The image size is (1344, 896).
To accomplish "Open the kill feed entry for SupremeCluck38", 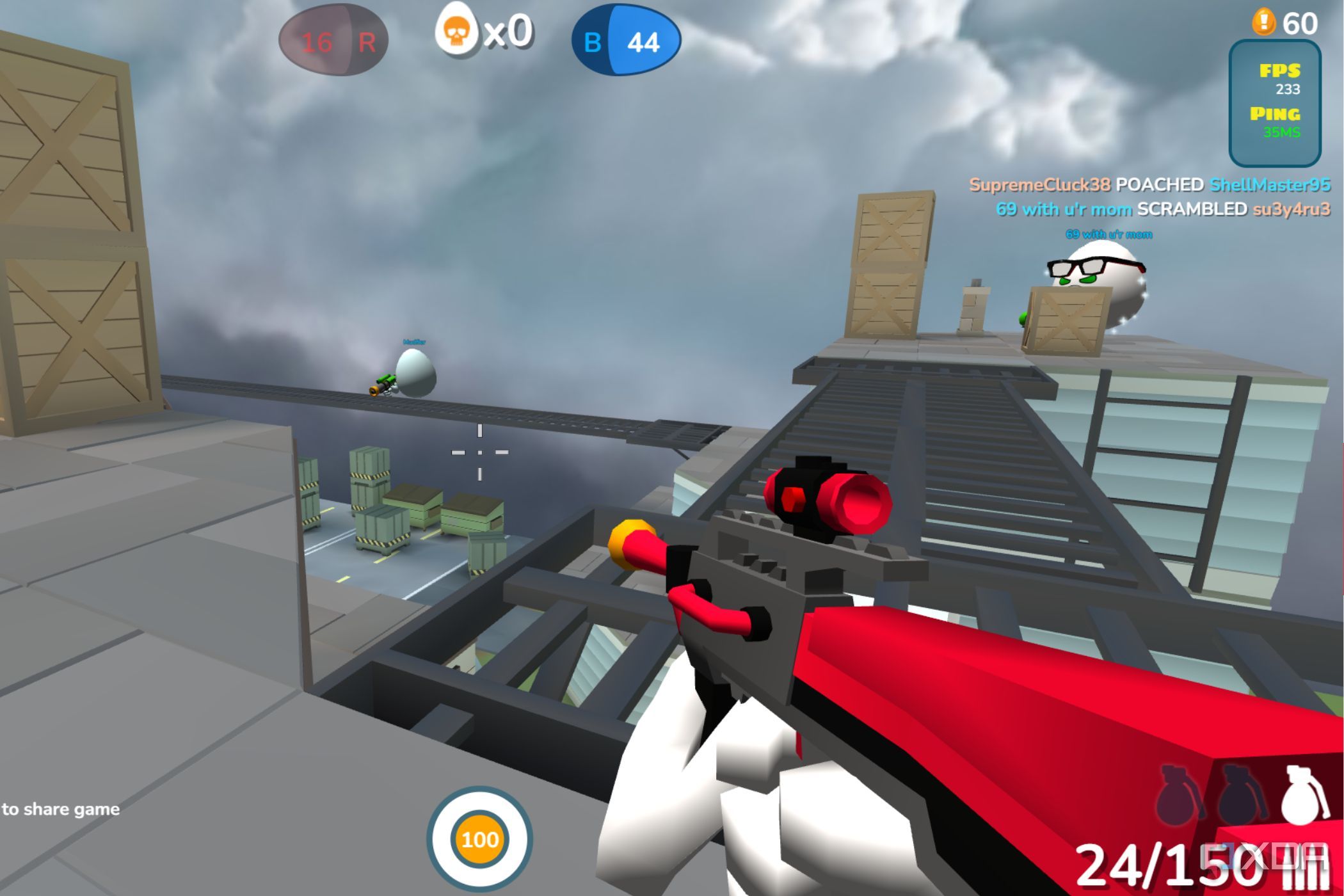I will pos(1040,186).
